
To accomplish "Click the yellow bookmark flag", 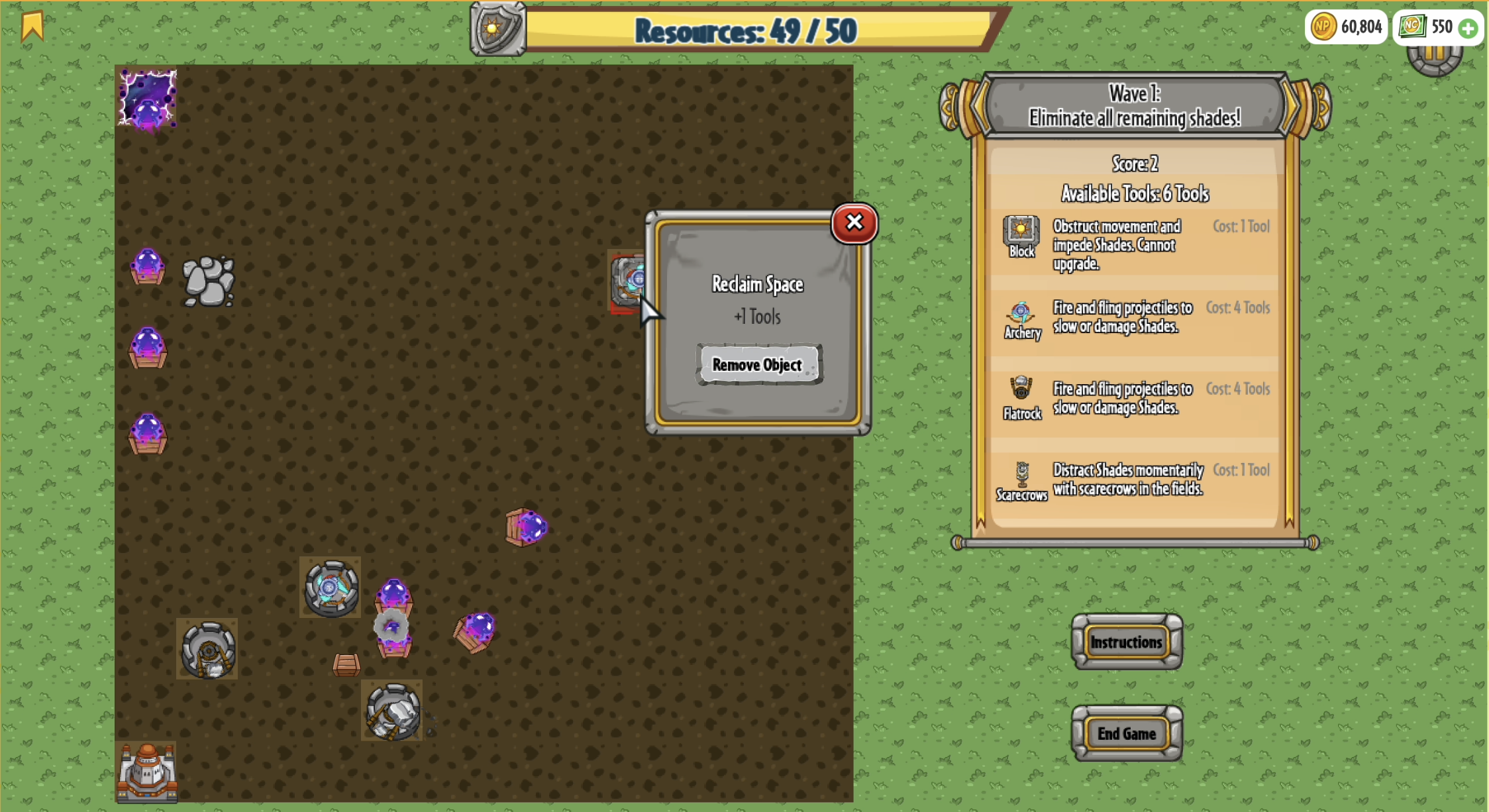I will pos(32,27).
